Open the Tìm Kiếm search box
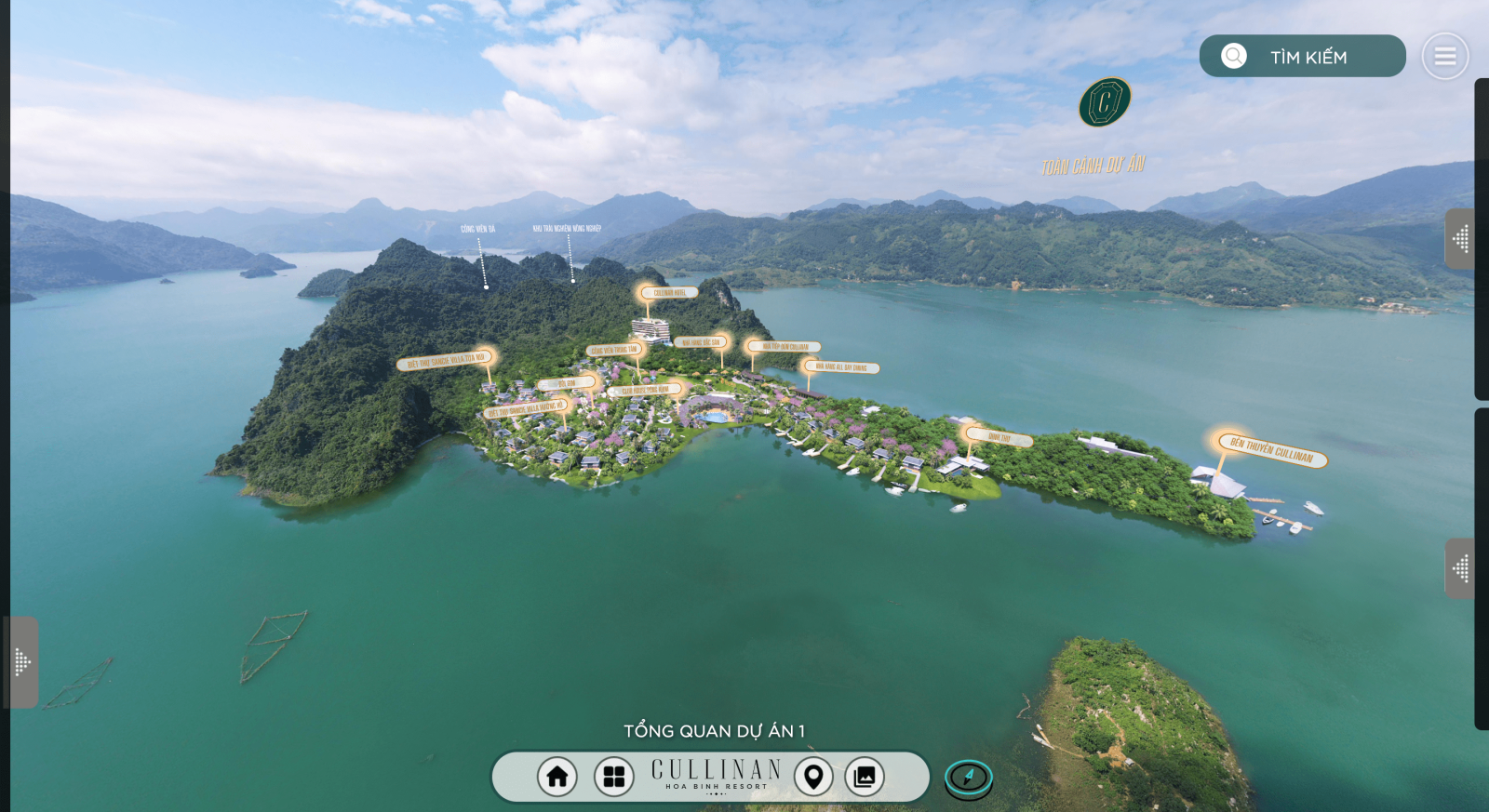The image size is (1489, 812). (1302, 57)
